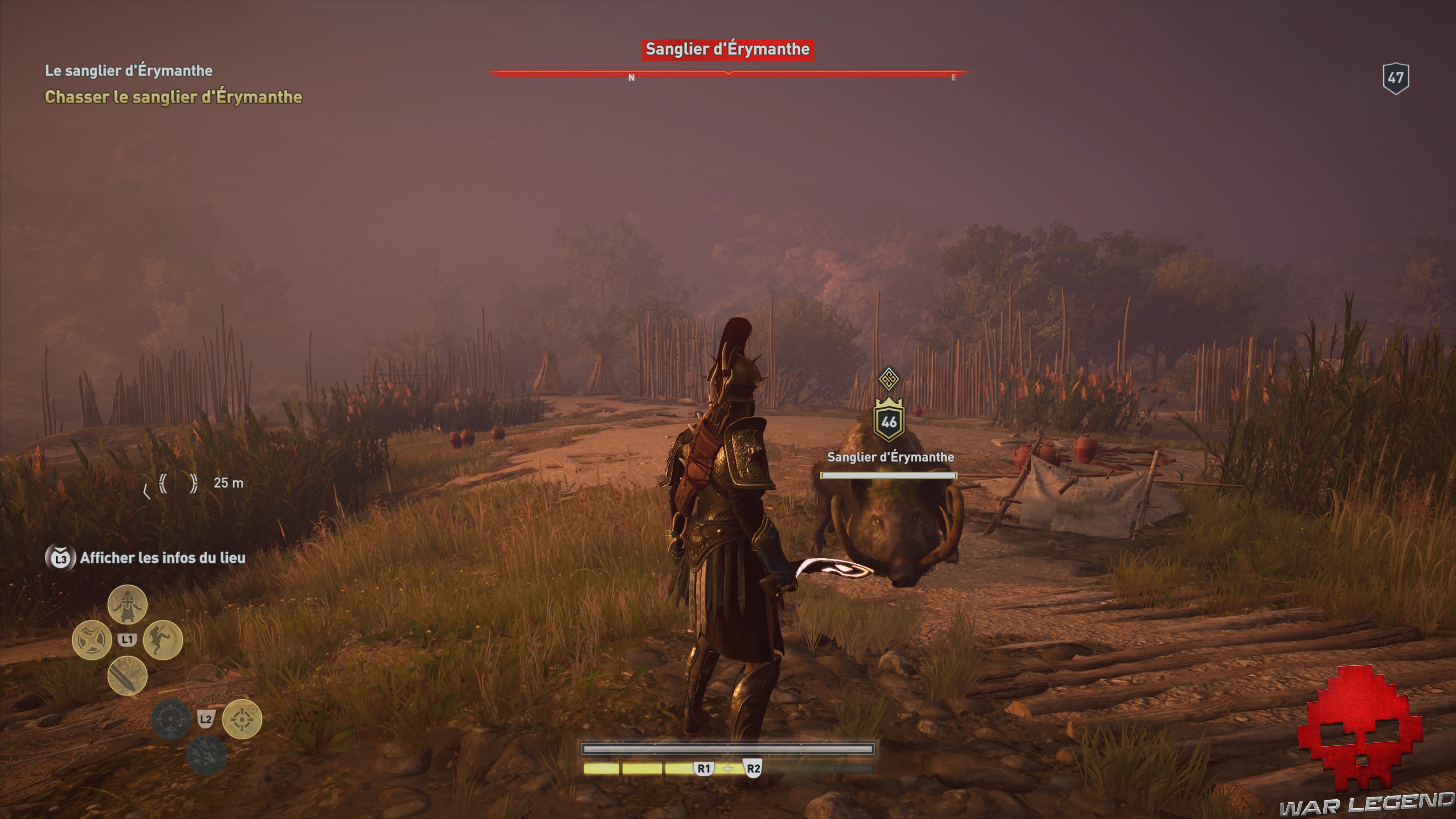Screen dimensions: 1456x819
Task: Click the 'Sanglier d'Érymanthe' boss title banner
Action: (x=728, y=49)
